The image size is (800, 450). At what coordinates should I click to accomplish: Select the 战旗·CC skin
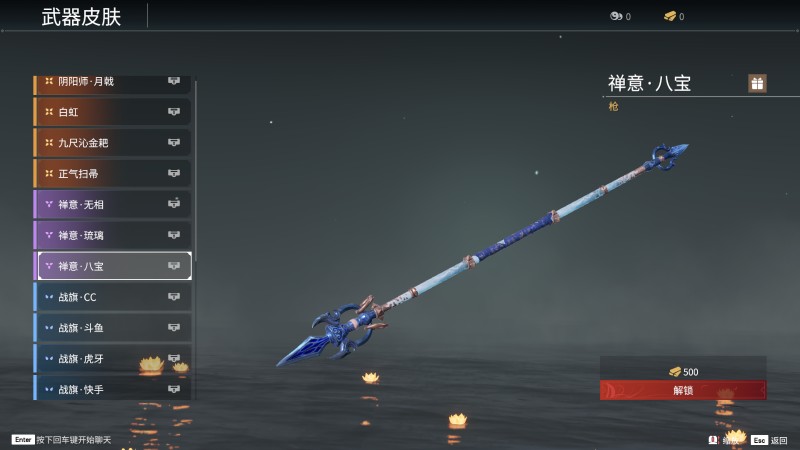113,297
